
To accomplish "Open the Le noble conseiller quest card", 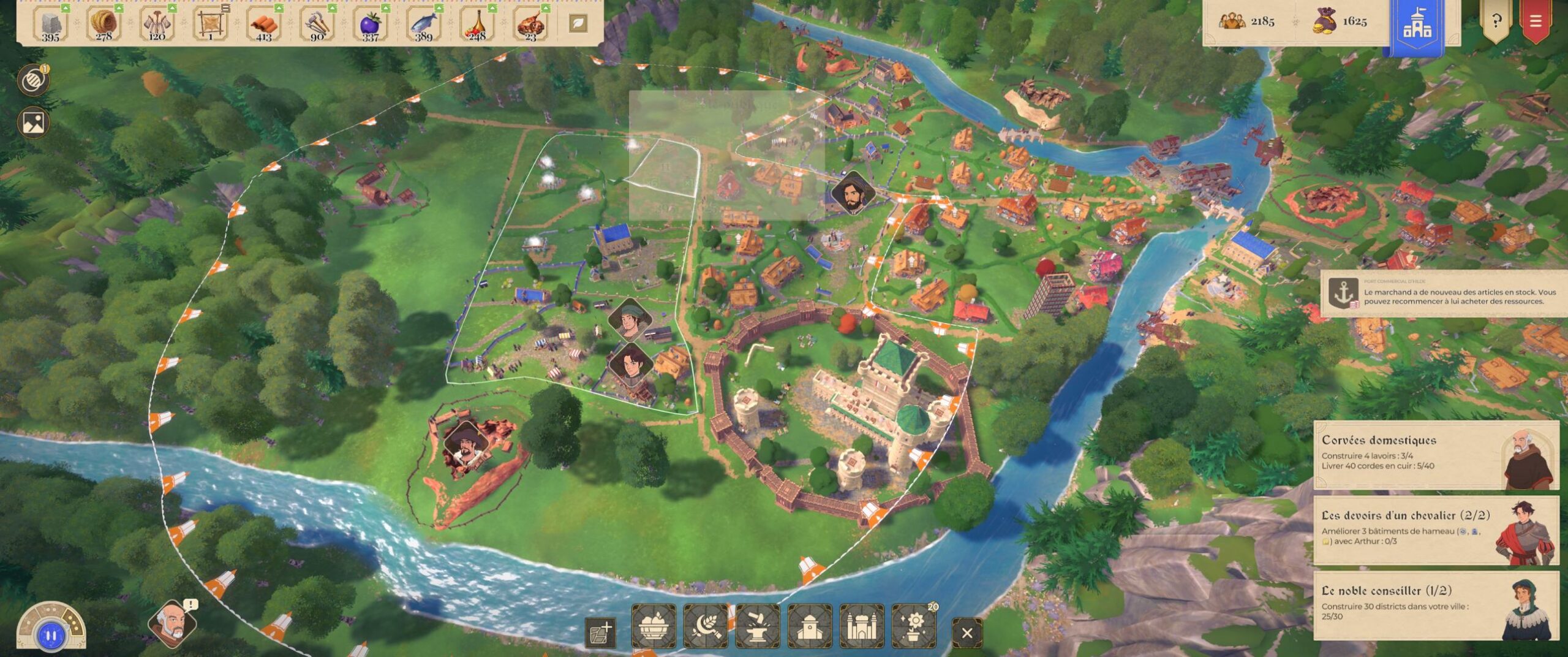I will [x=1435, y=605].
